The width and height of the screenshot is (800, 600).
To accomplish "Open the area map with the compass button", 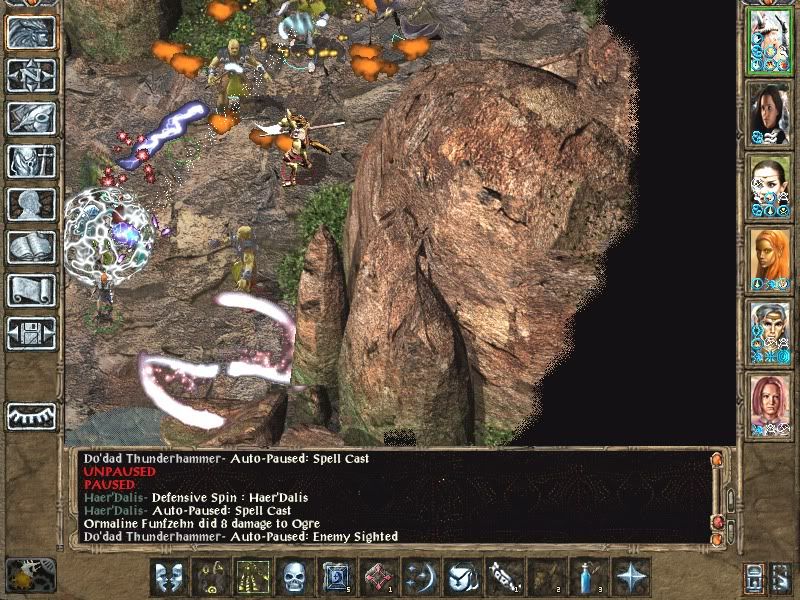I will tap(31, 75).
